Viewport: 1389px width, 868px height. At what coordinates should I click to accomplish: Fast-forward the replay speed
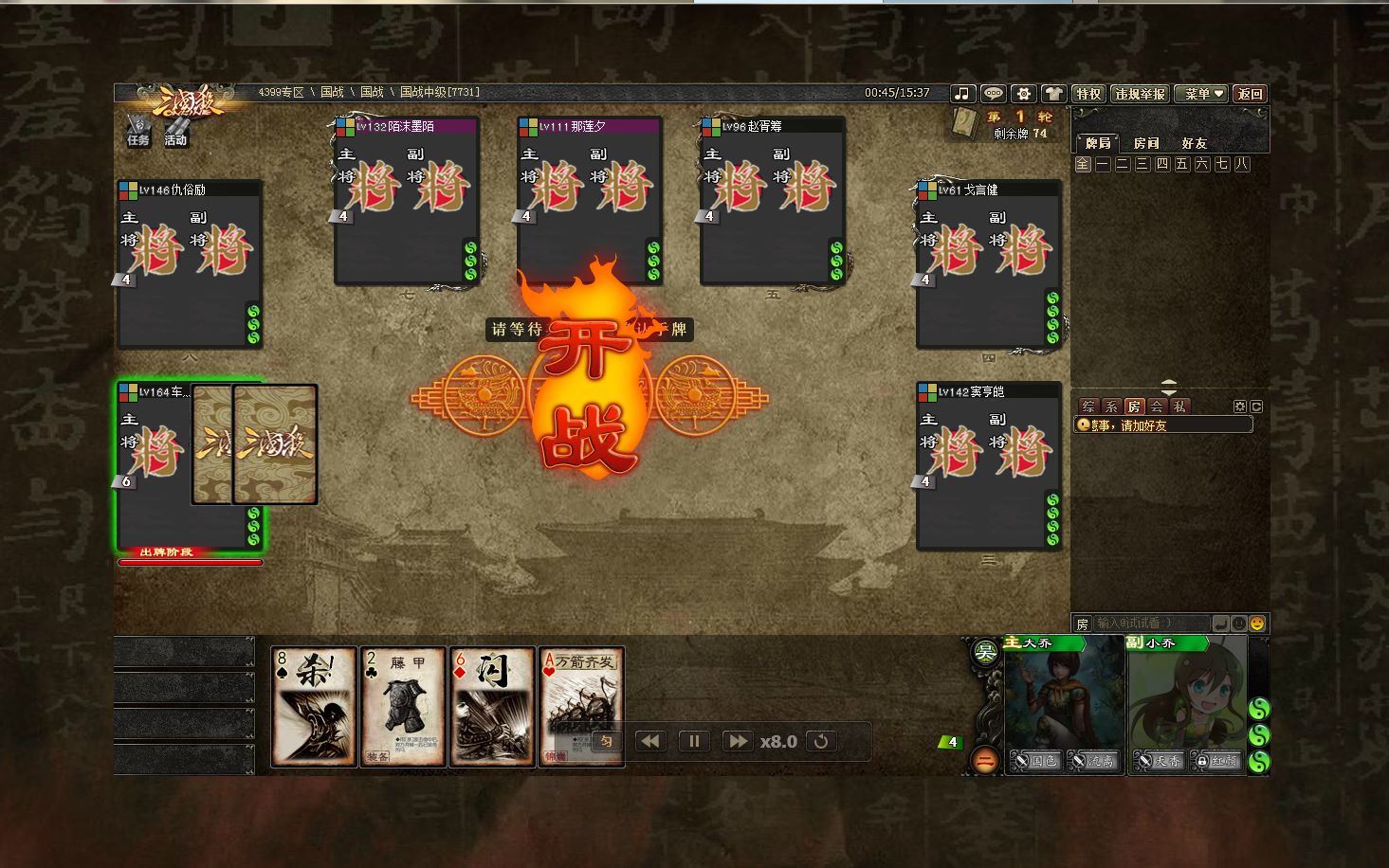pos(737,741)
